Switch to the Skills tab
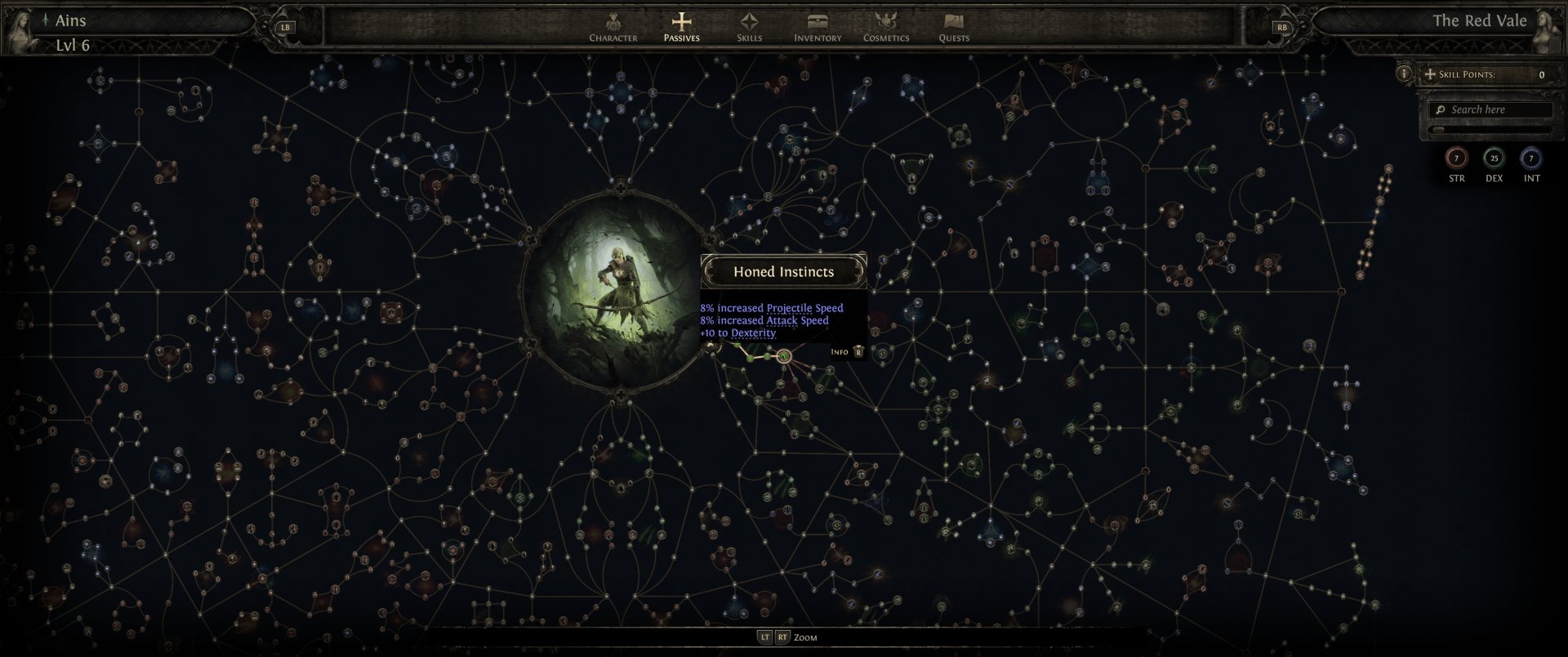Screen dimensions: 1568x657 coord(749,27)
